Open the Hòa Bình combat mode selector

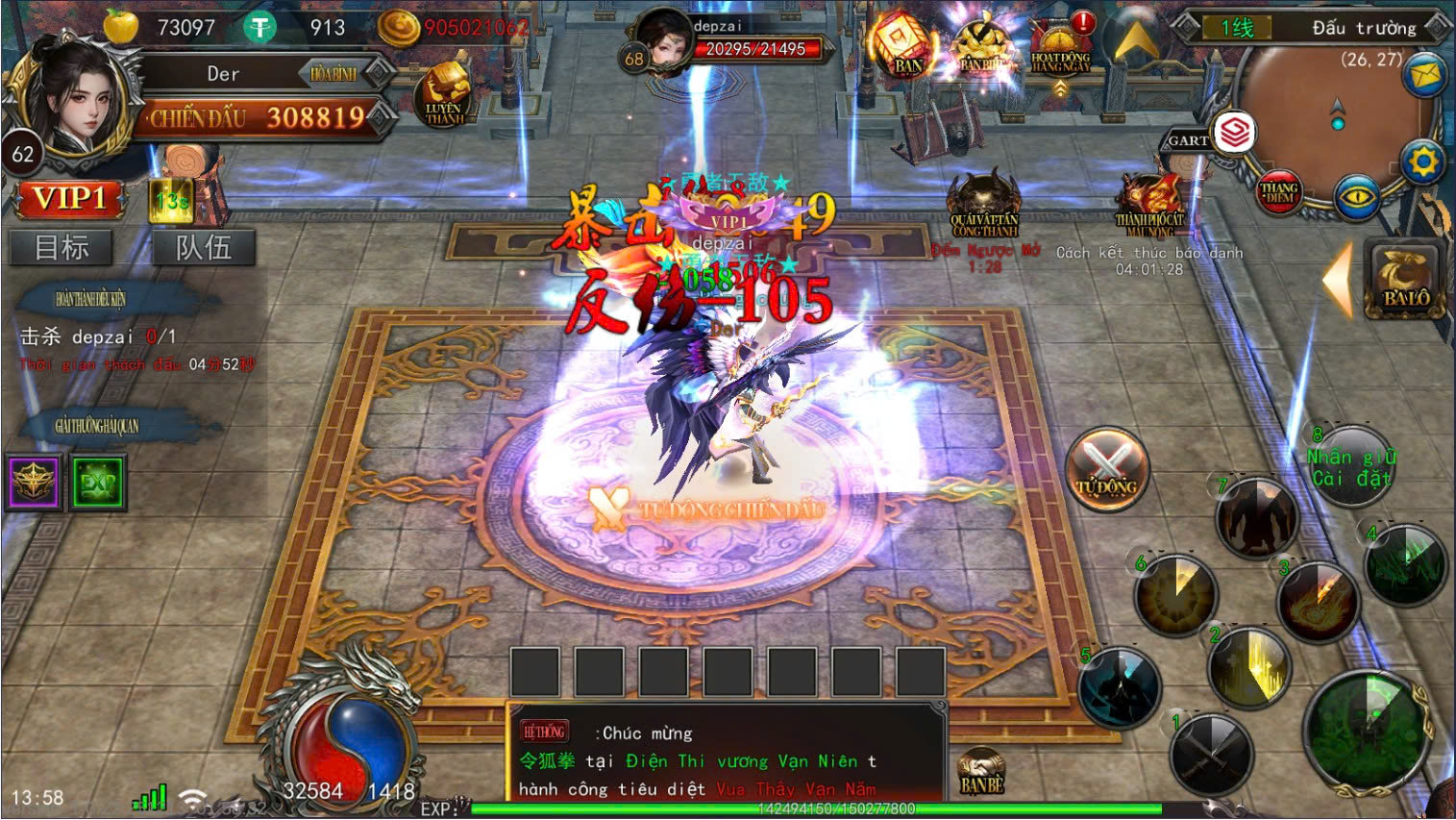pyautogui.click(x=333, y=73)
